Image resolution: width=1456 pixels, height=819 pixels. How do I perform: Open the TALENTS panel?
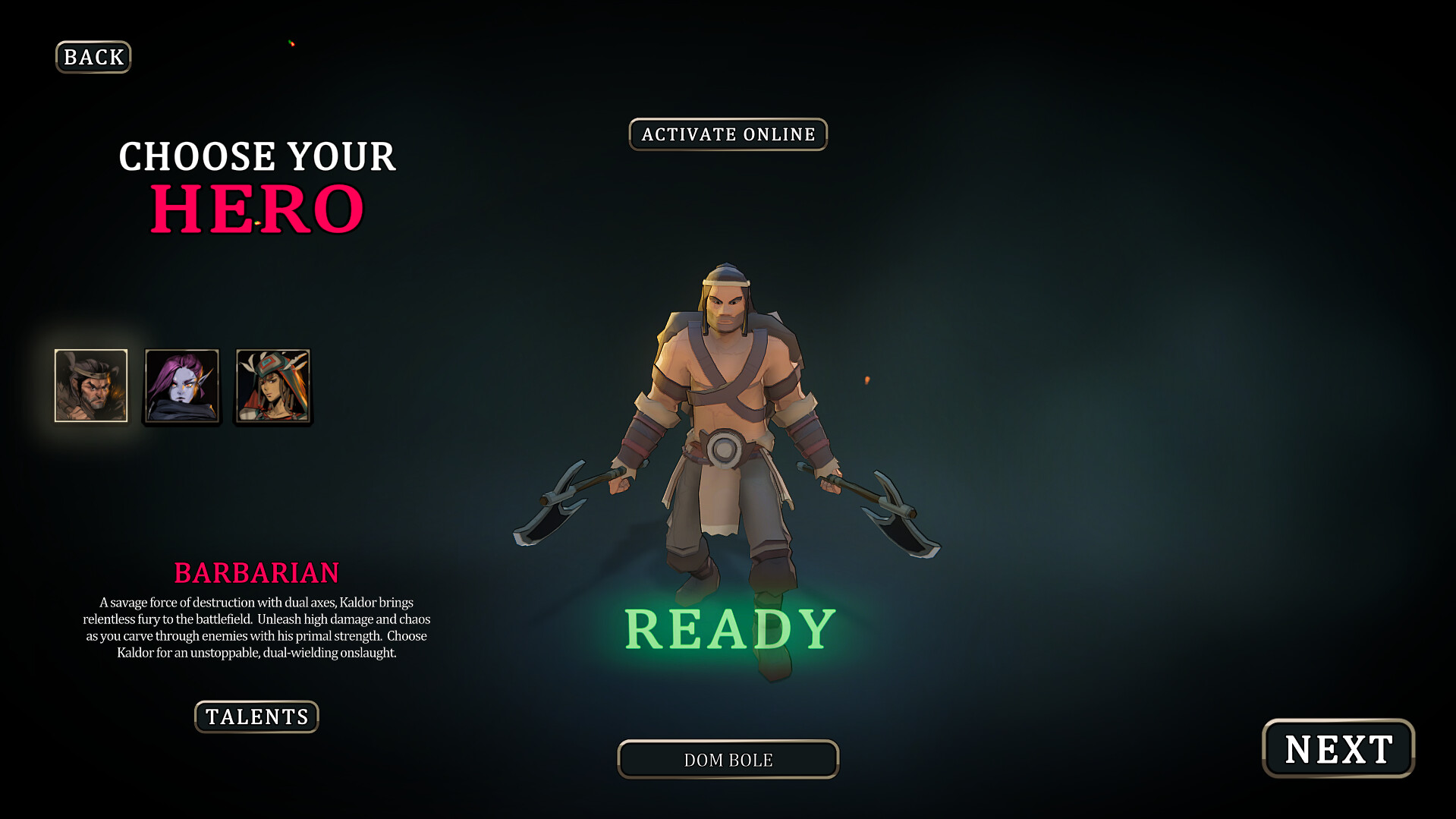coord(256,717)
